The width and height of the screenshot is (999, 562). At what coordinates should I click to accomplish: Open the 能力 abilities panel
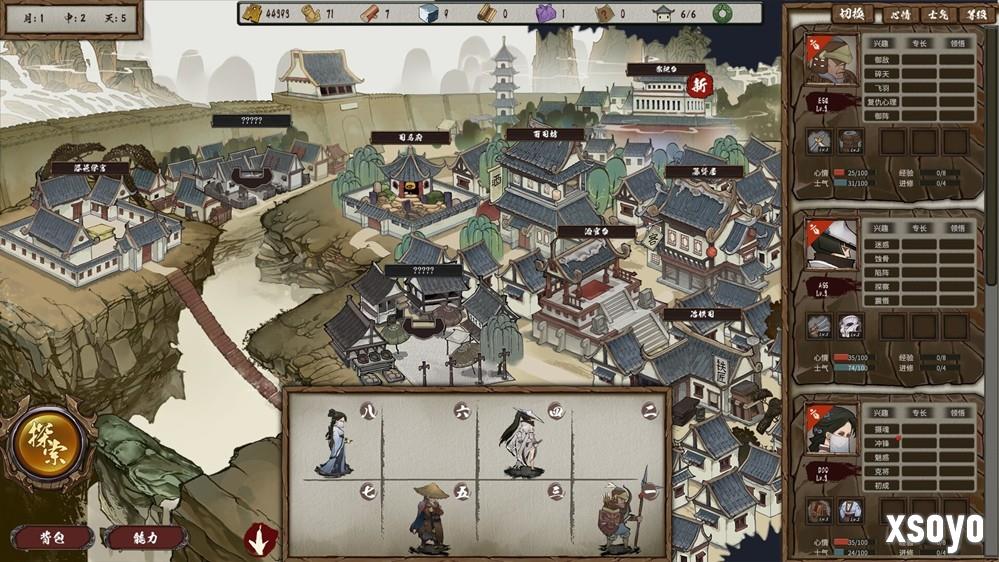point(145,537)
